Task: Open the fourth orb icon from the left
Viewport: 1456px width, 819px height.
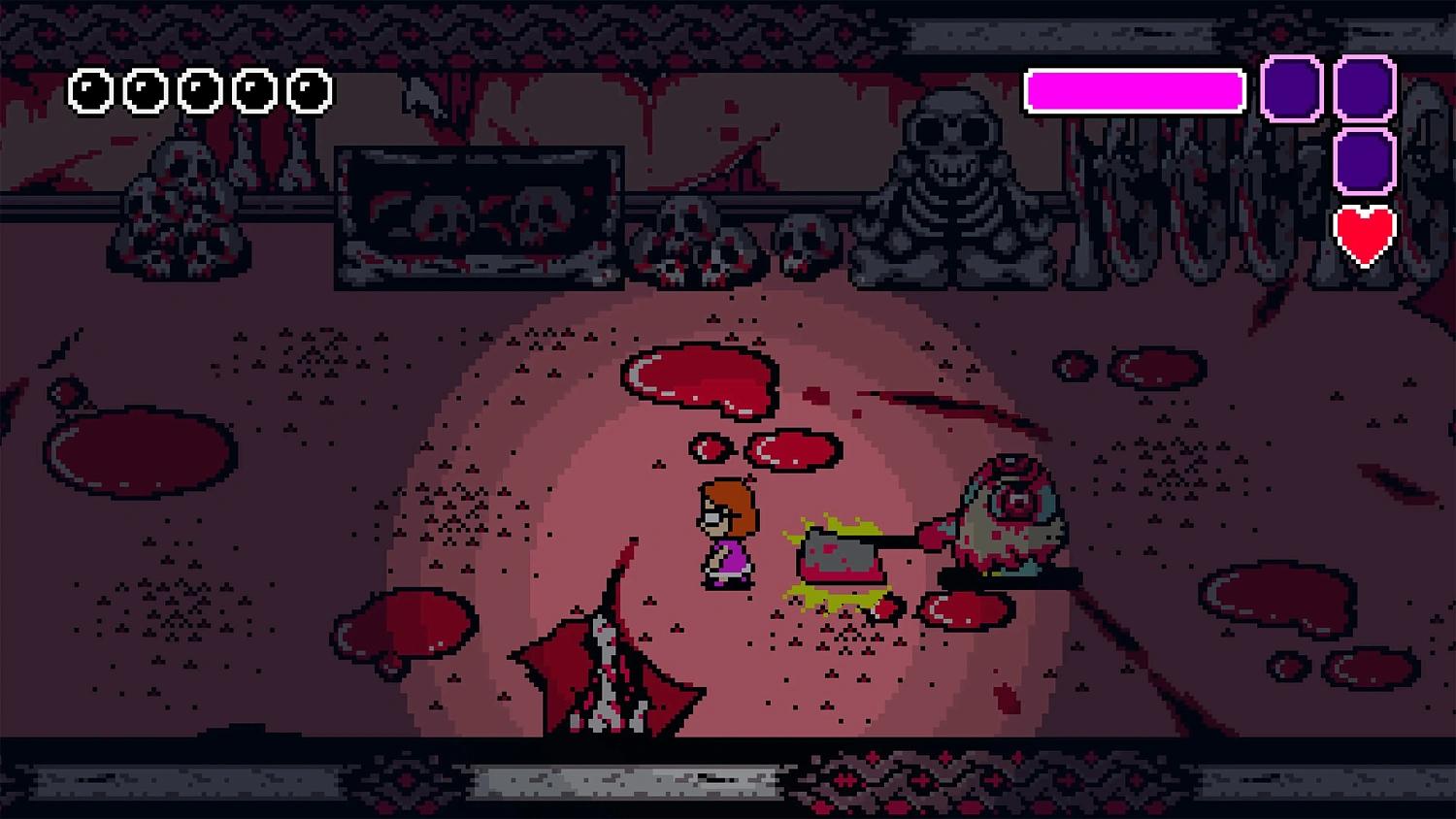Action: (x=254, y=92)
